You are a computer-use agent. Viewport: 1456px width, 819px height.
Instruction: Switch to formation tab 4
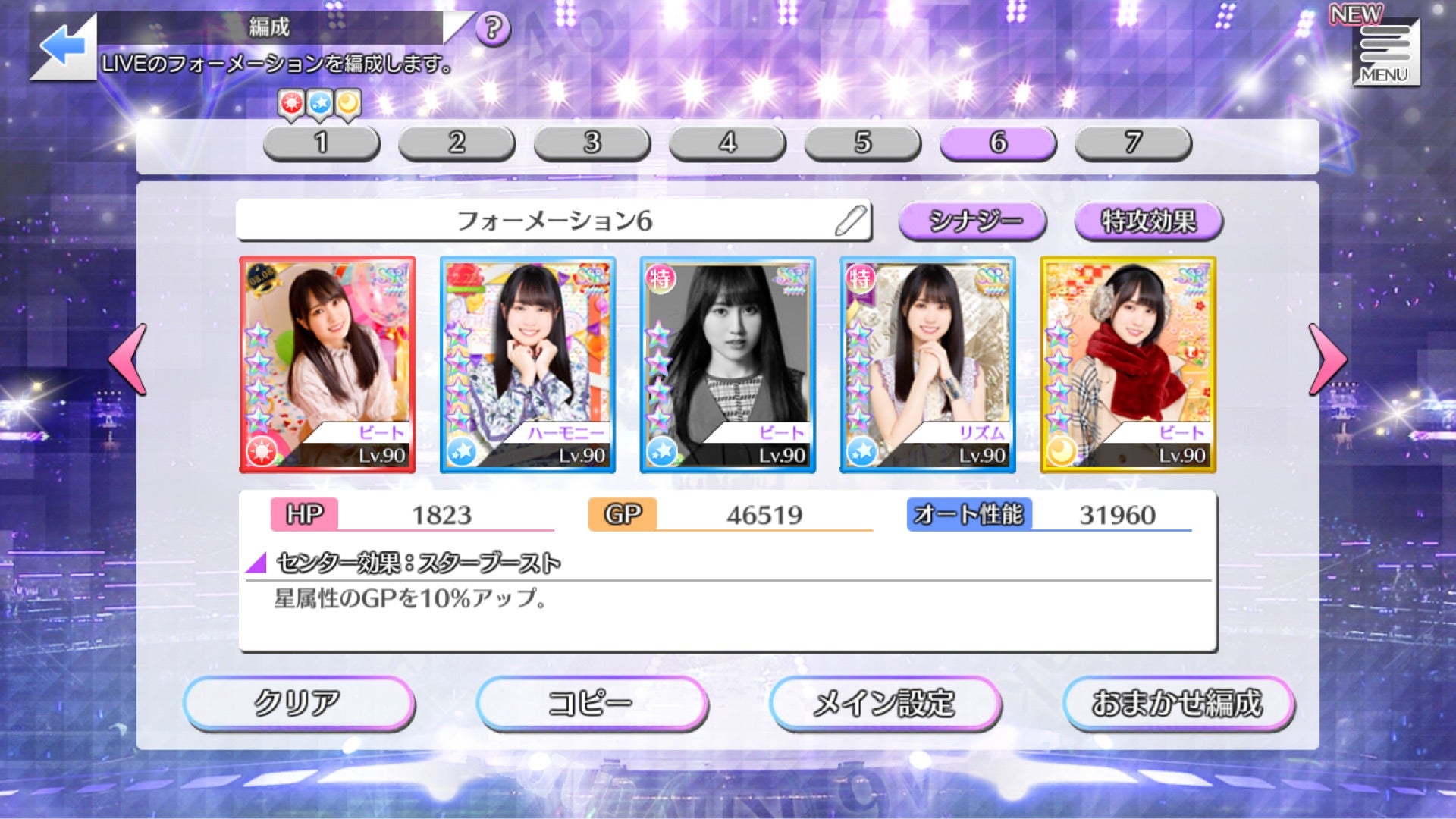coord(727,143)
